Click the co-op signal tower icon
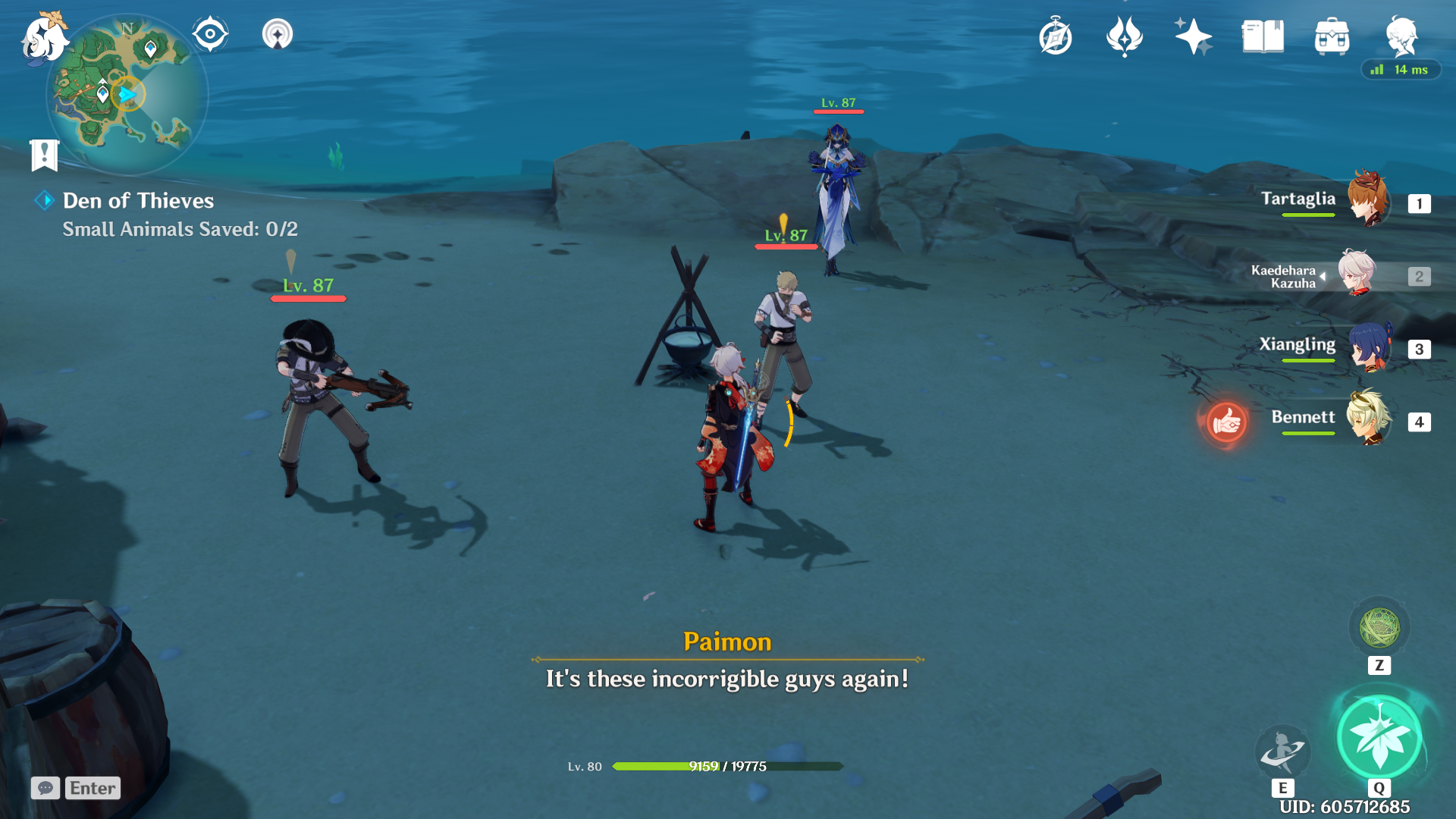1456x819 pixels. click(278, 34)
